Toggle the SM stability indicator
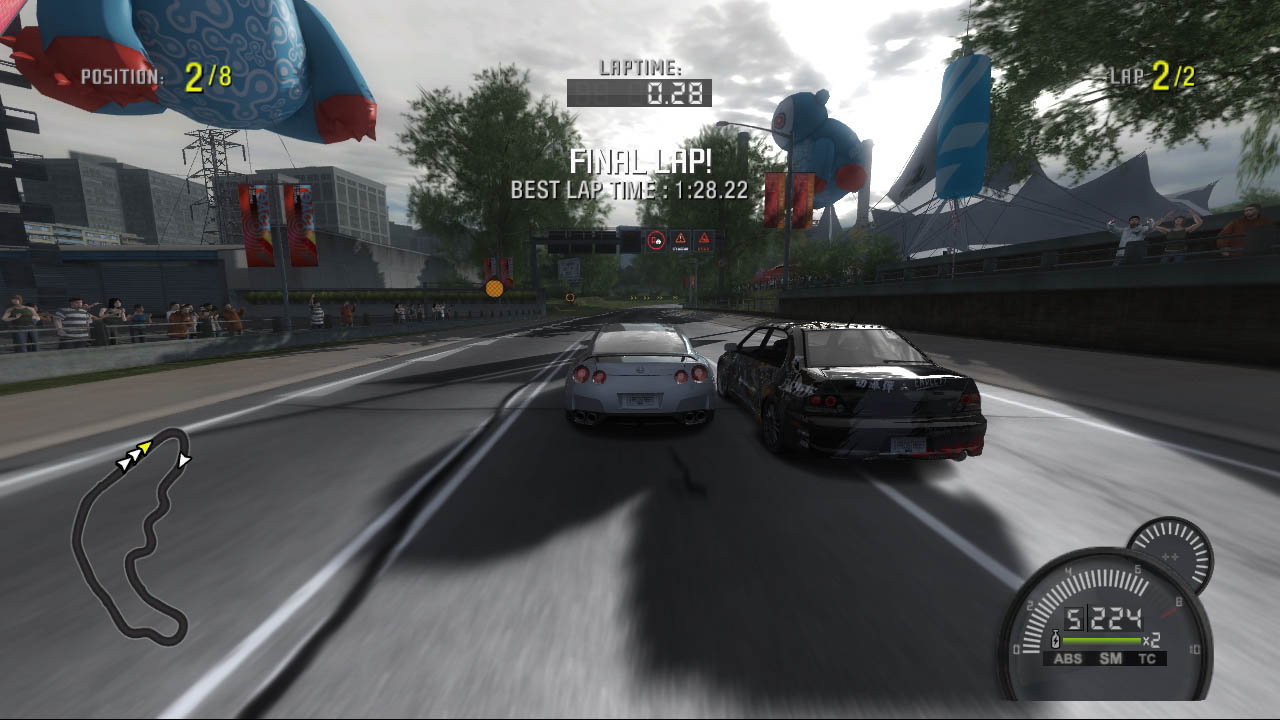The width and height of the screenshot is (1280, 720). pyautogui.click(x=1110, y=658)
